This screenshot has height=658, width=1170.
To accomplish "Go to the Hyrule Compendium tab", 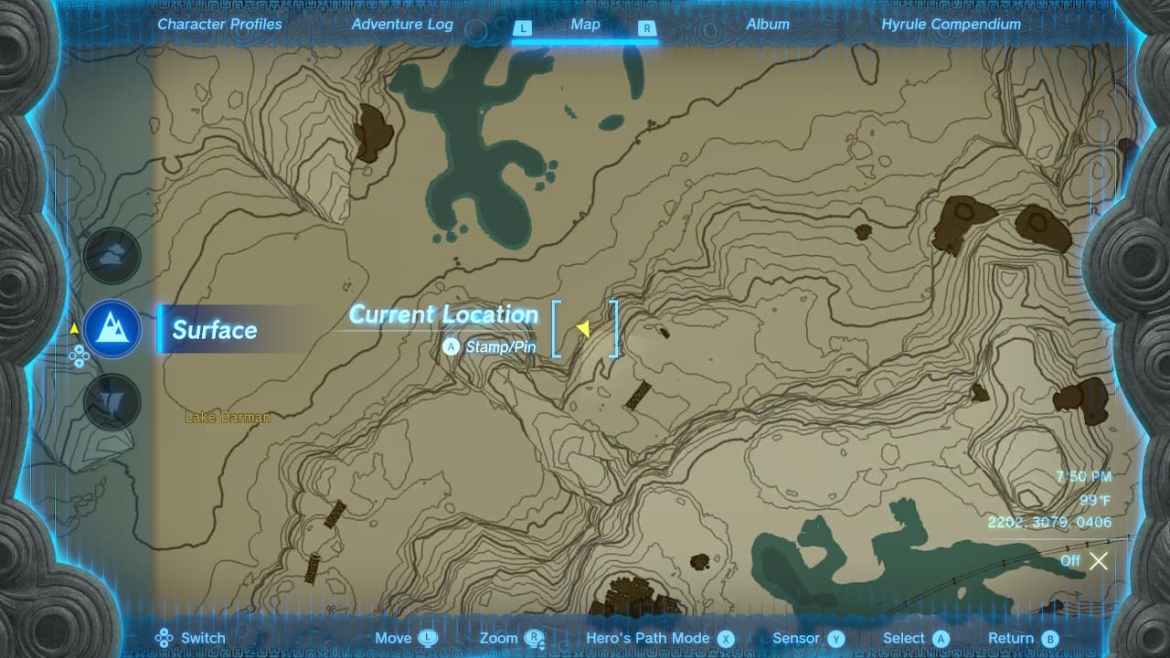I will click(951, 24).
